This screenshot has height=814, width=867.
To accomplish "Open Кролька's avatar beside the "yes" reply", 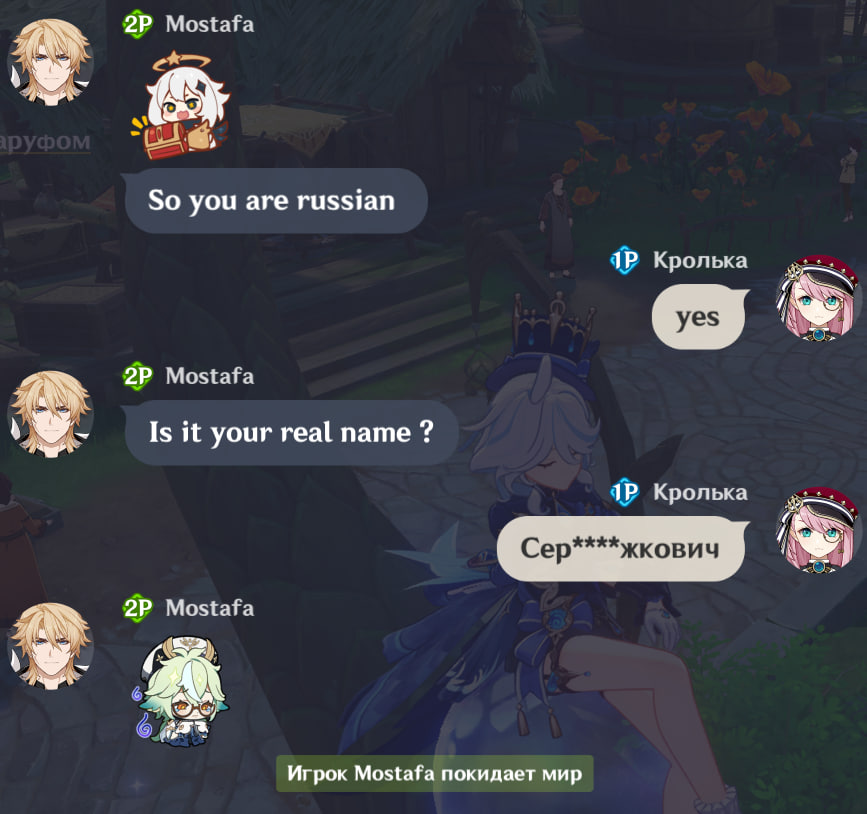I will [x=818, y=298].
